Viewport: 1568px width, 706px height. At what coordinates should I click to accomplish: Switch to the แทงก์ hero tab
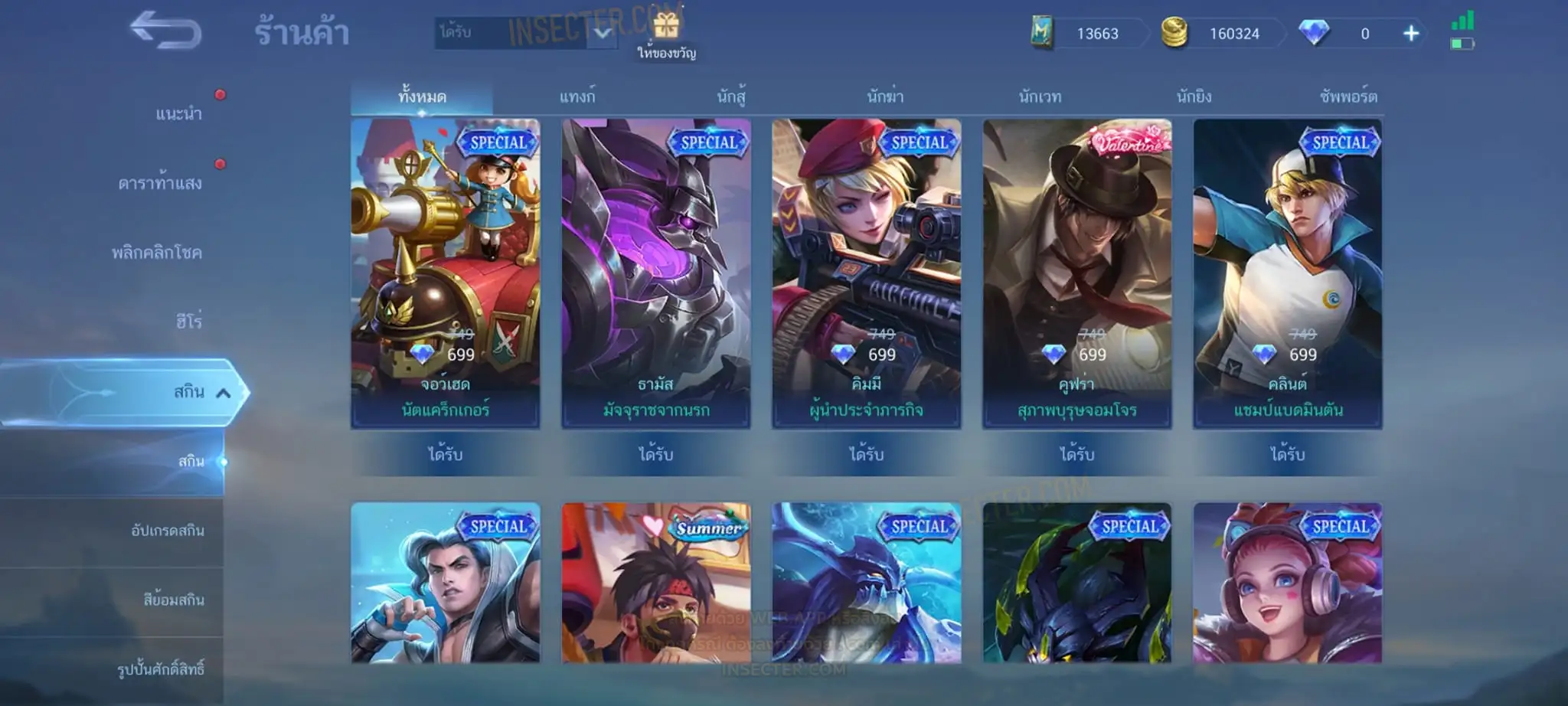coord(577,97)
